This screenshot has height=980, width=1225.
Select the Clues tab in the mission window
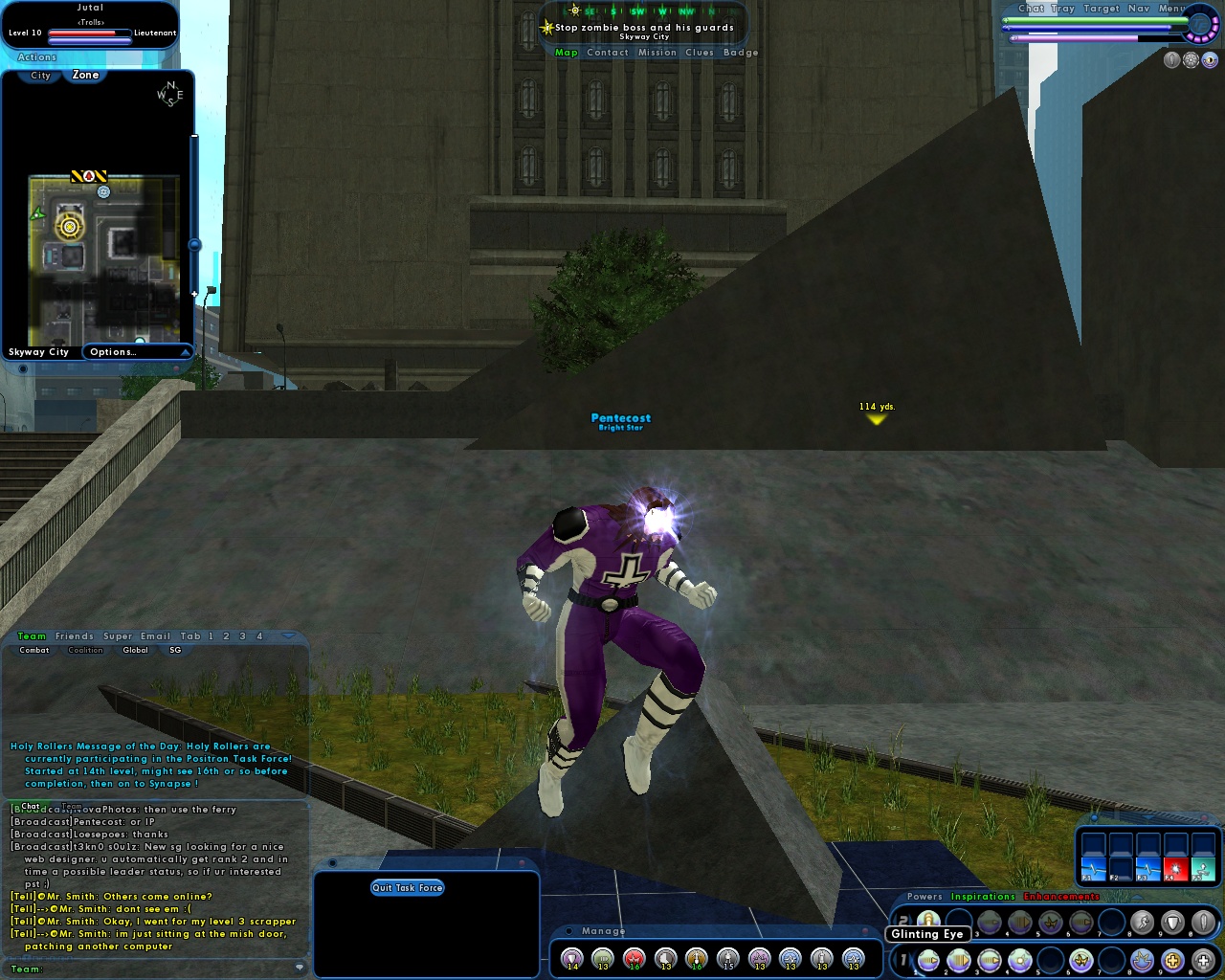(x=699, y=52)
